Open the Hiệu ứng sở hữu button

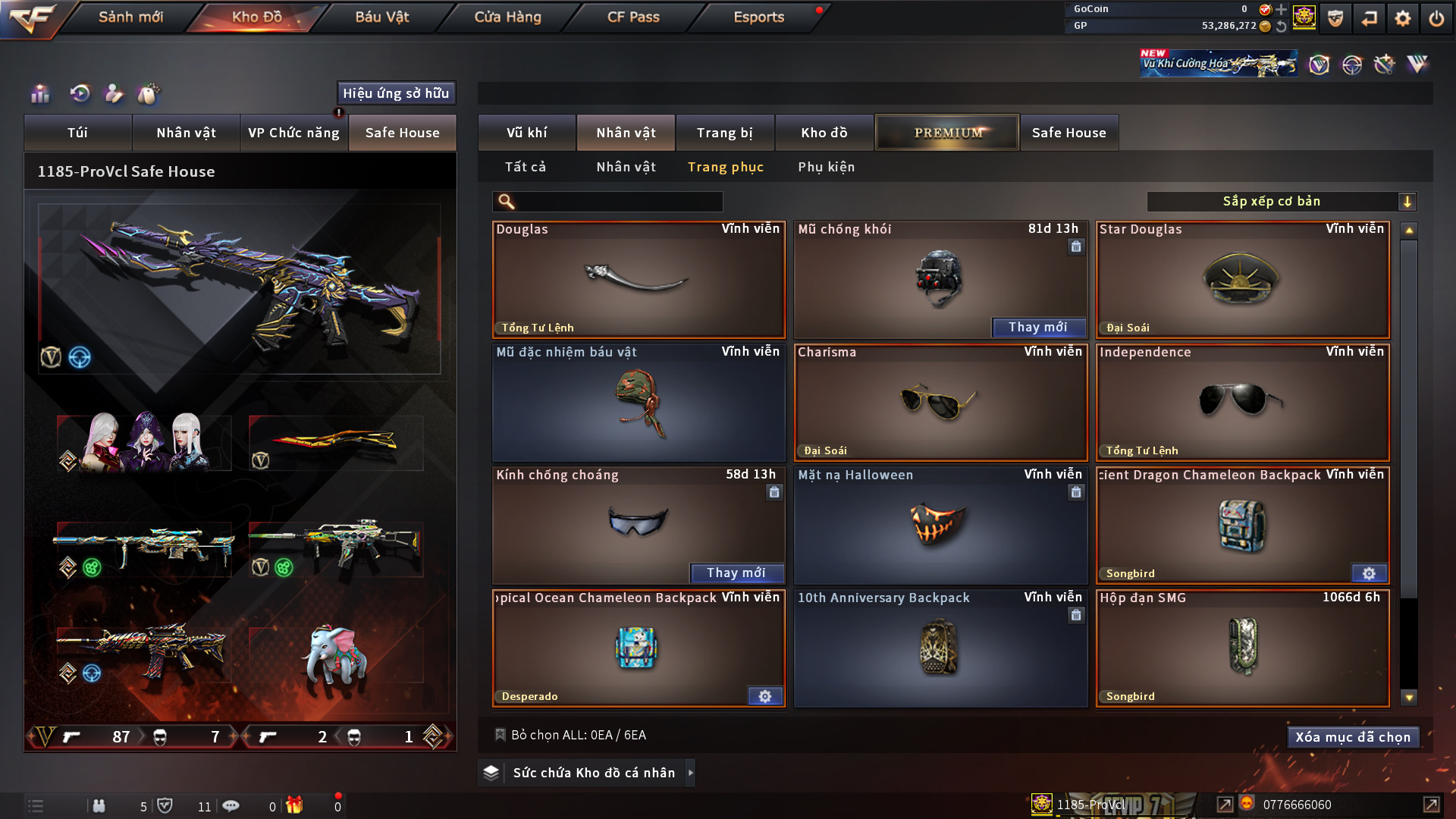pyautogui.click(x=396, y=93)
